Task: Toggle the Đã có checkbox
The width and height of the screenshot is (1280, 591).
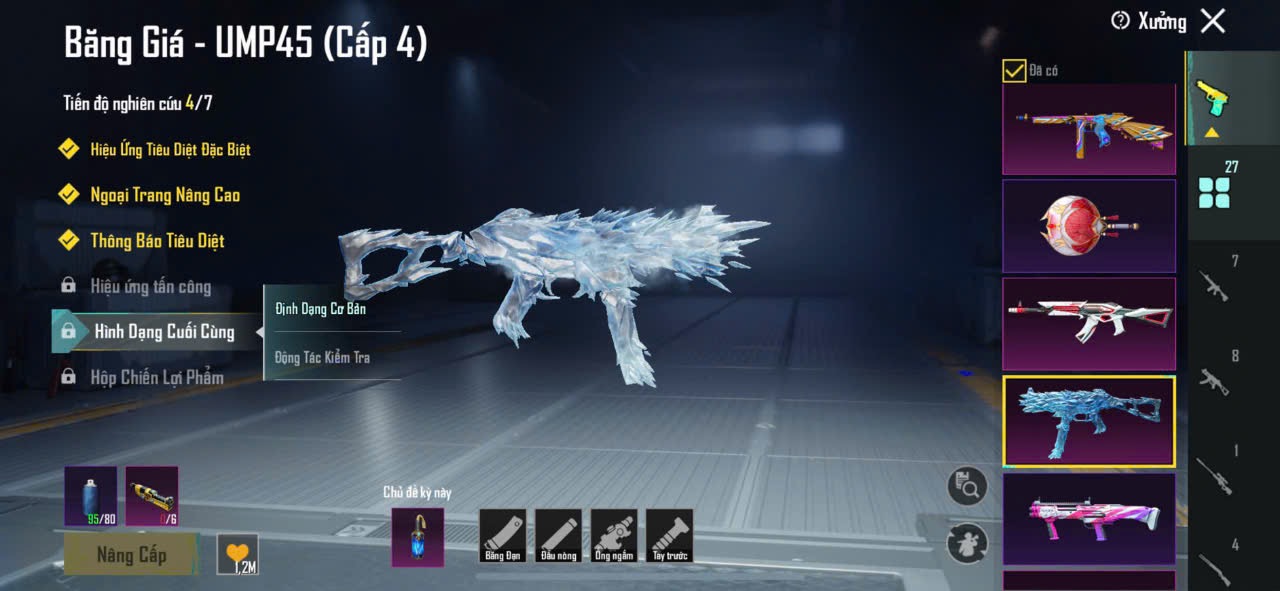Action: pyautogui.click(x=1014, y=70)
